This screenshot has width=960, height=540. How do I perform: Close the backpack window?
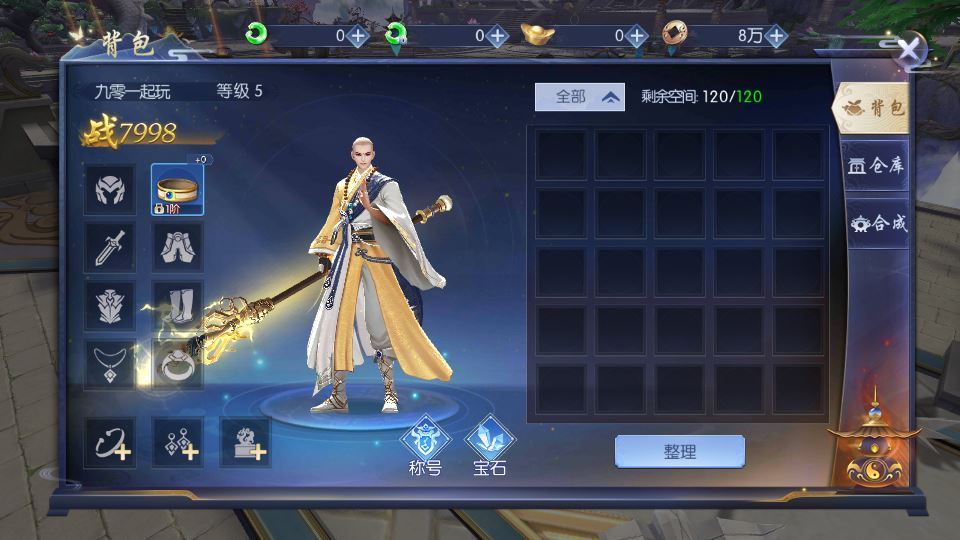pos(909,50)
